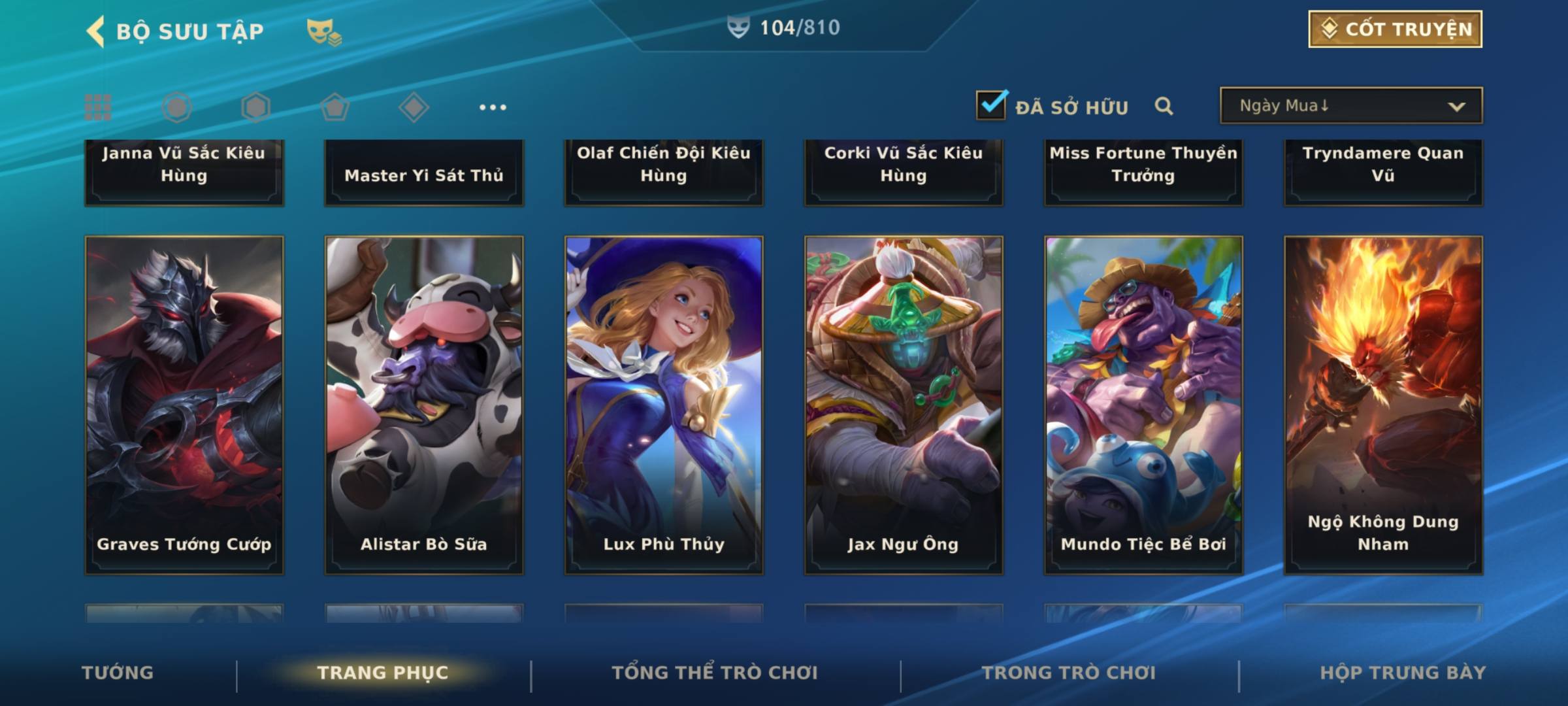Open the Alistar Bò Sữa skin card
Viewport: 1568px width, 706px height.
(x=424, y=405)
